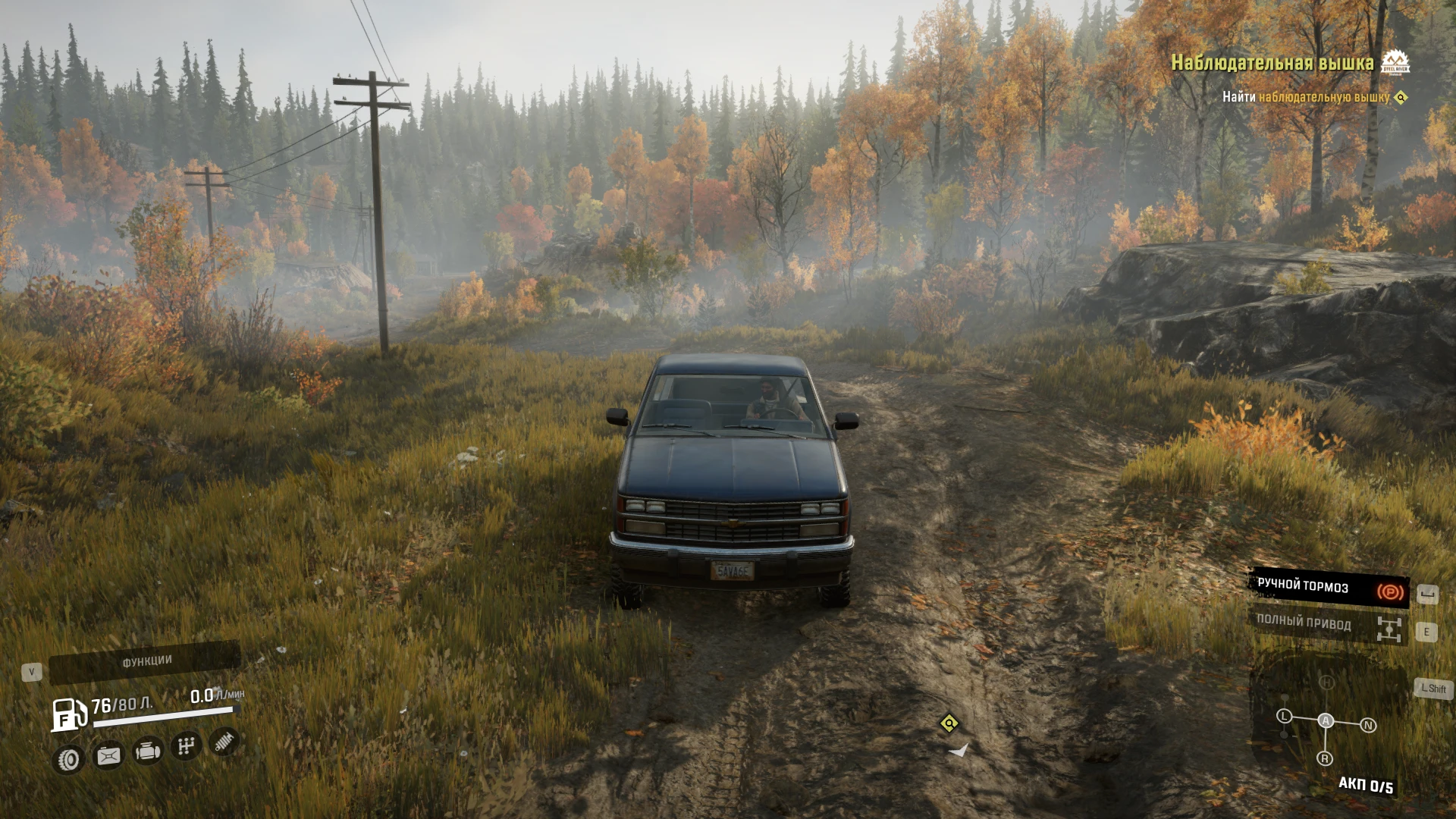Image resolution: width=1456 pixels, height=819 pixels.
Task: Shift the gearbox to N neutral
Action: point(1369,725)
